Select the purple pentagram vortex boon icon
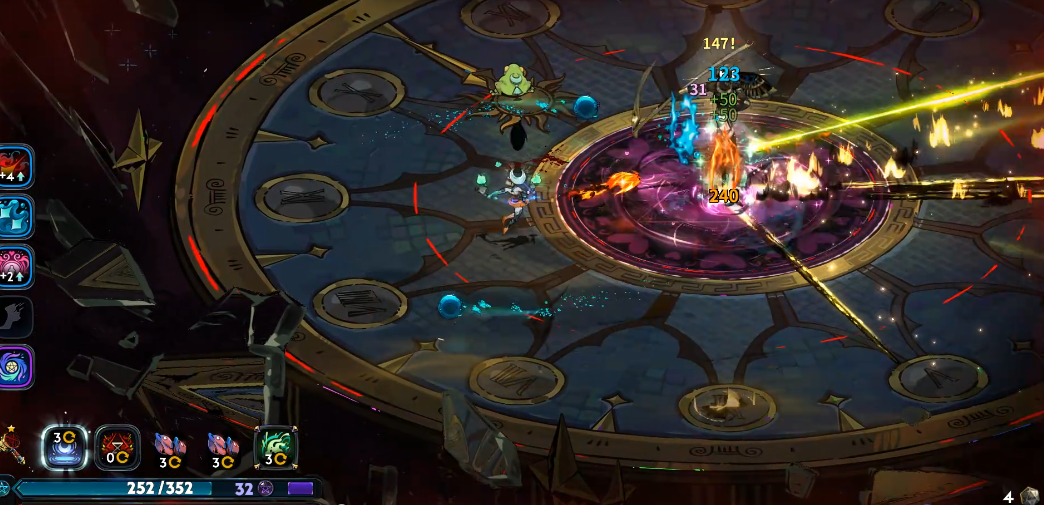Image resolution: width=1044 pixels, height=505 pixels. pos(15,367)
